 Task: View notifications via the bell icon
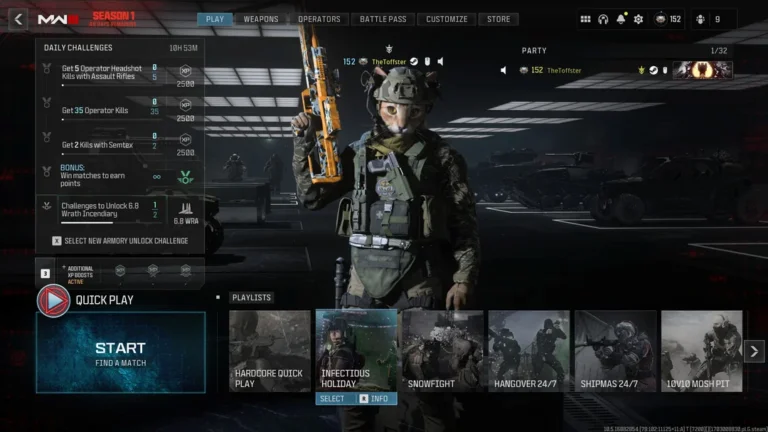coord(621,19)
